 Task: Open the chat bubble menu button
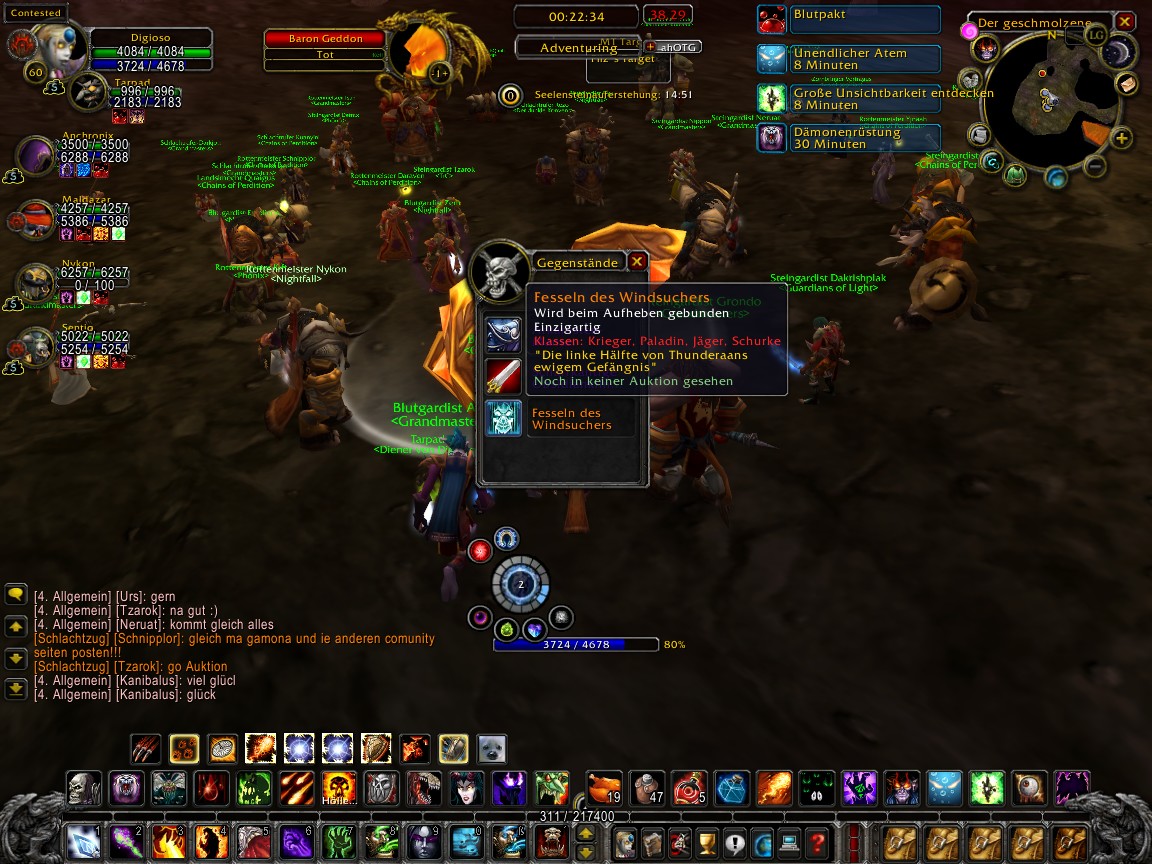point(16,595)
